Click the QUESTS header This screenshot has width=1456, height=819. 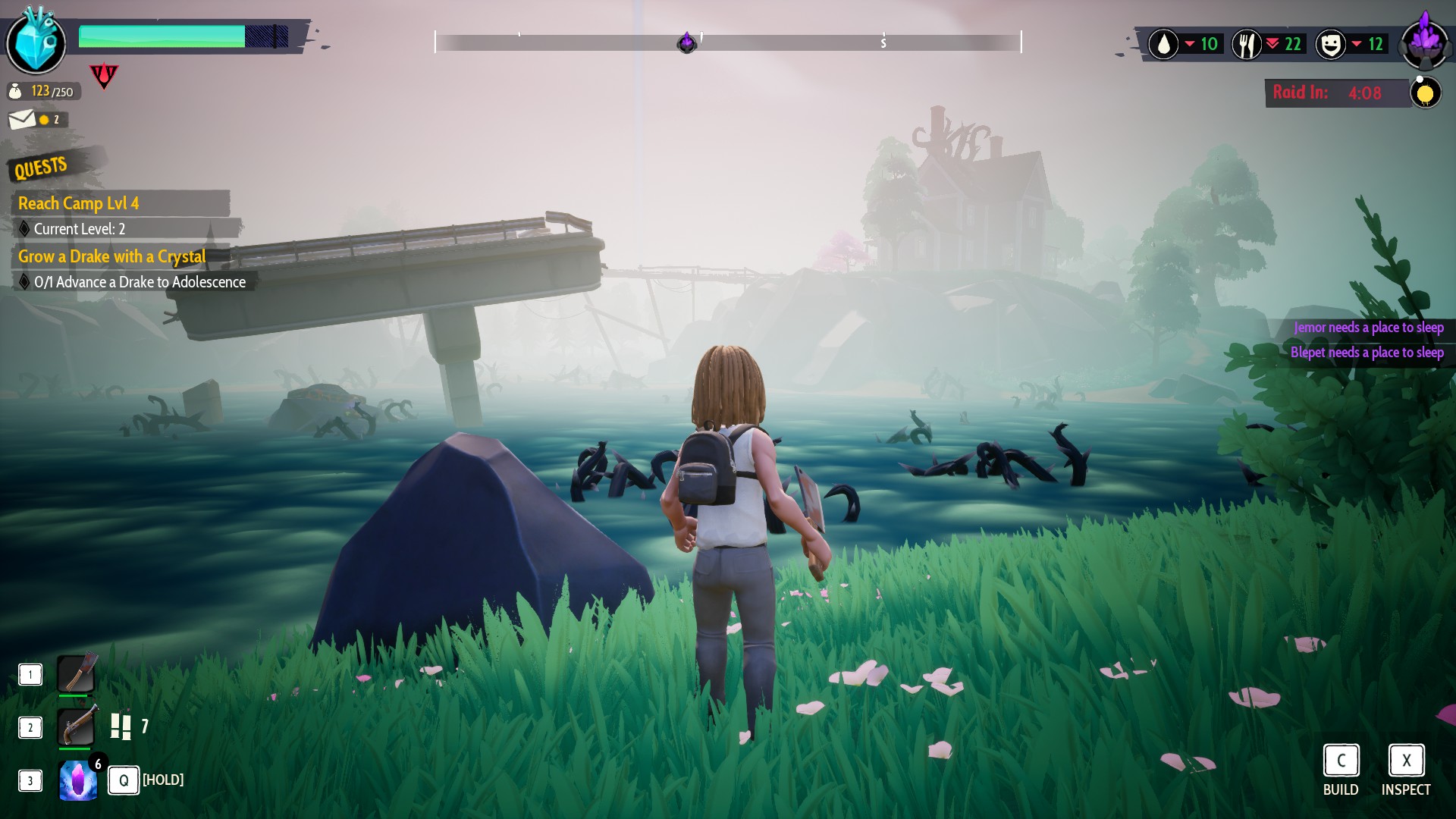[x=41, y=167]
